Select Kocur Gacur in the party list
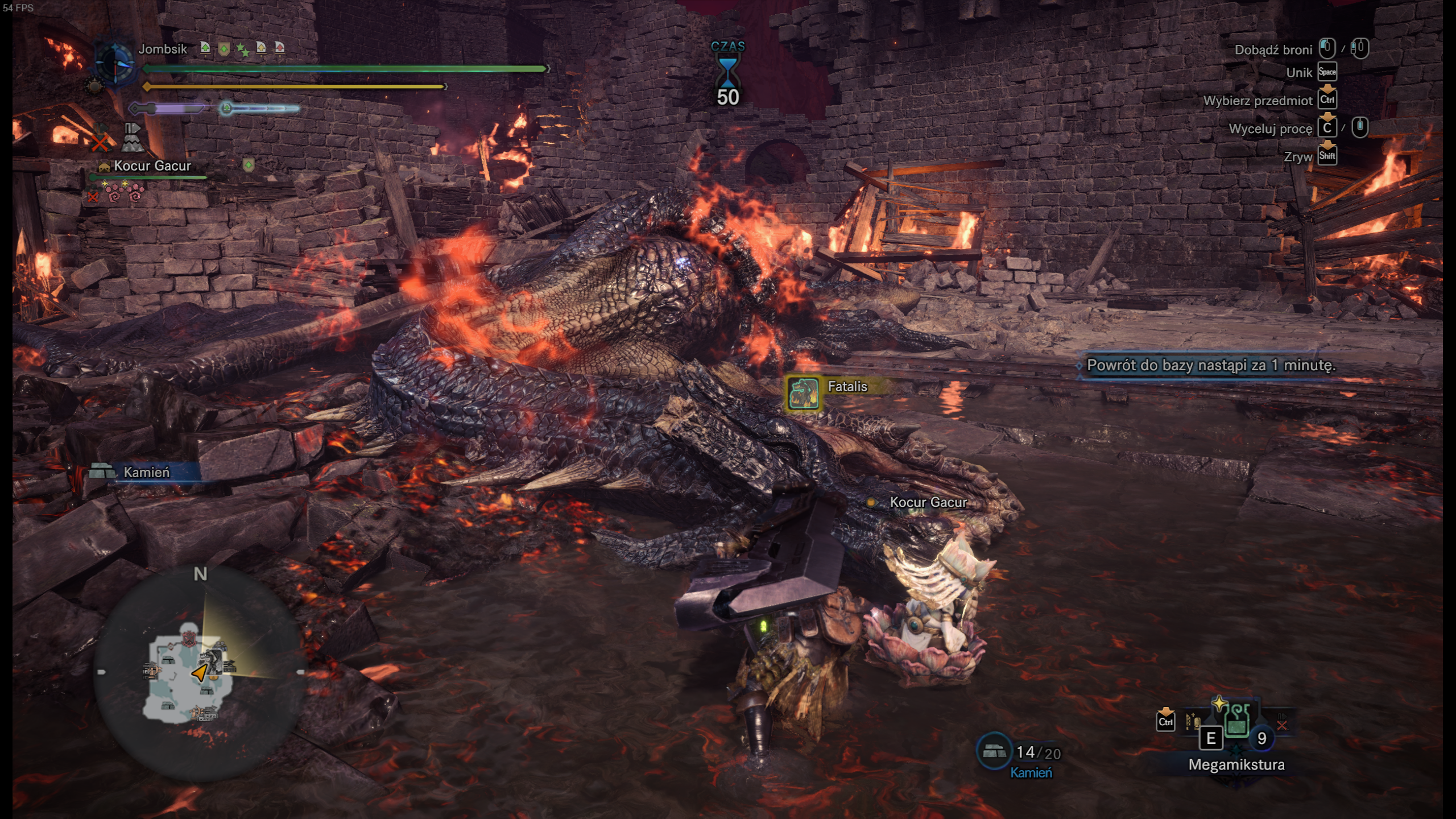The image size is (1456, 819). pos(152,166)
